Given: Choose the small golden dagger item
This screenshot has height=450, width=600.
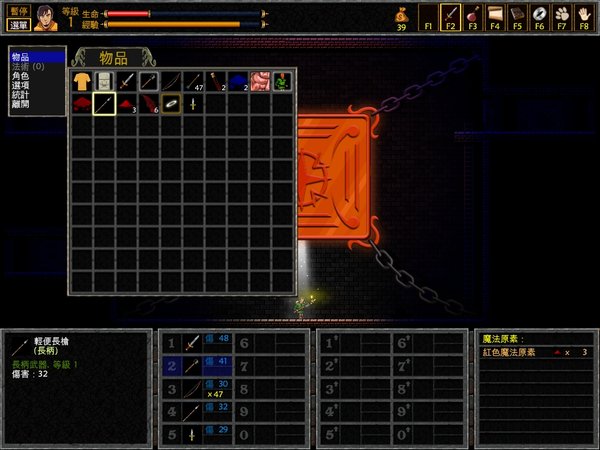Looking at the screenshot, I should click(194, 104).
